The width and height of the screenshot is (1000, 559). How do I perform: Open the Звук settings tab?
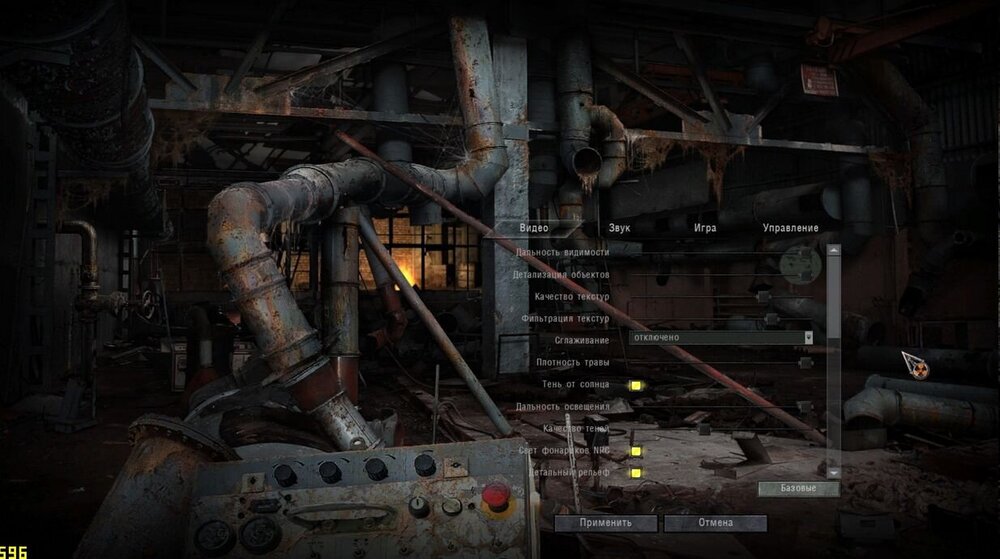(620, 228)
